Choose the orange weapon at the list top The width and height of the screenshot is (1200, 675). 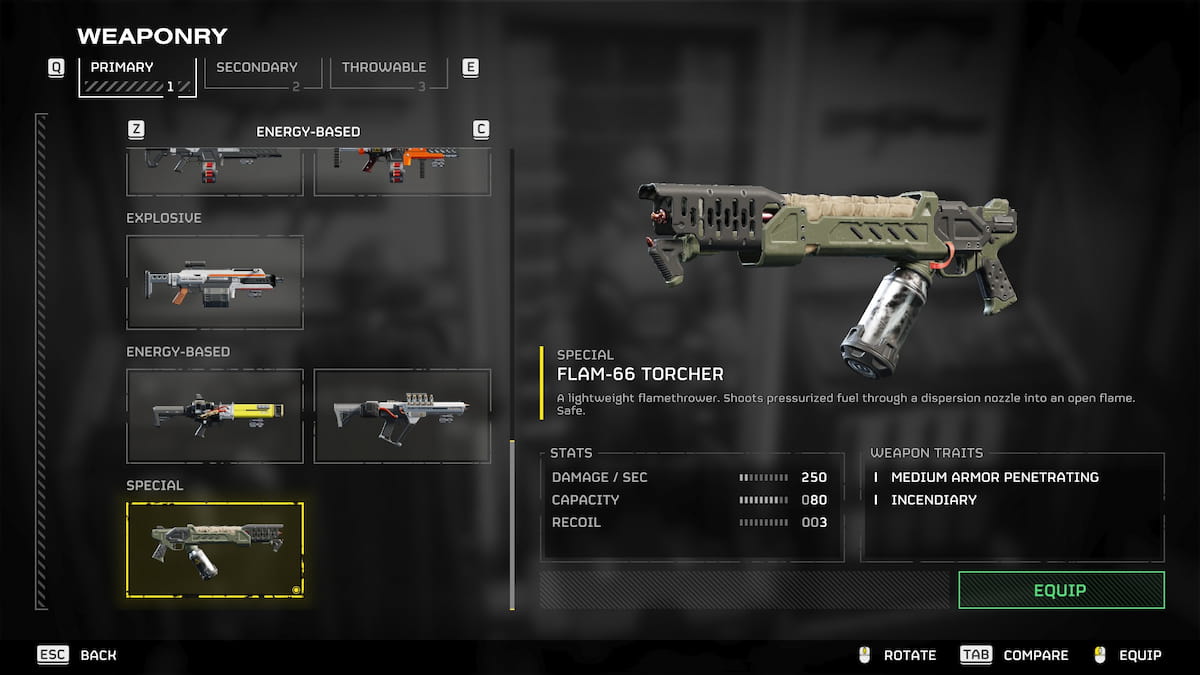(402, 170)
